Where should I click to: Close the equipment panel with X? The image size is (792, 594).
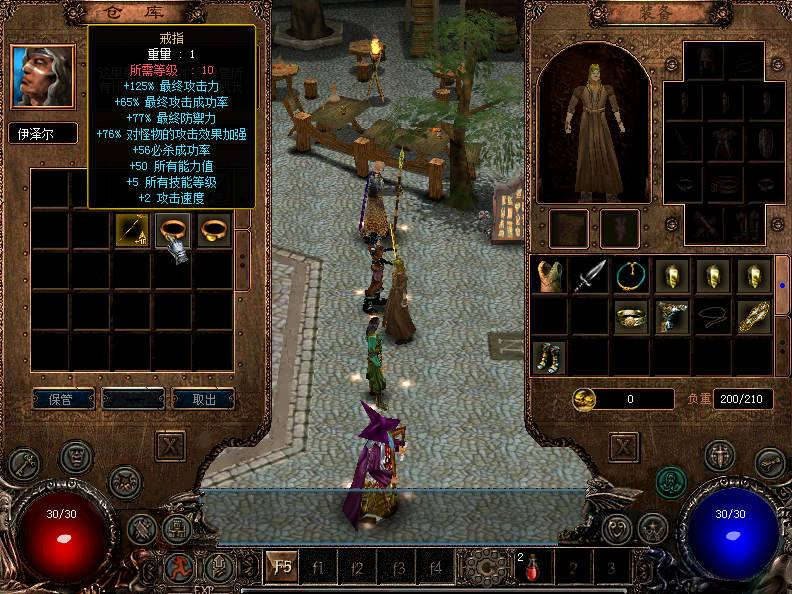(x=624, y=445)
